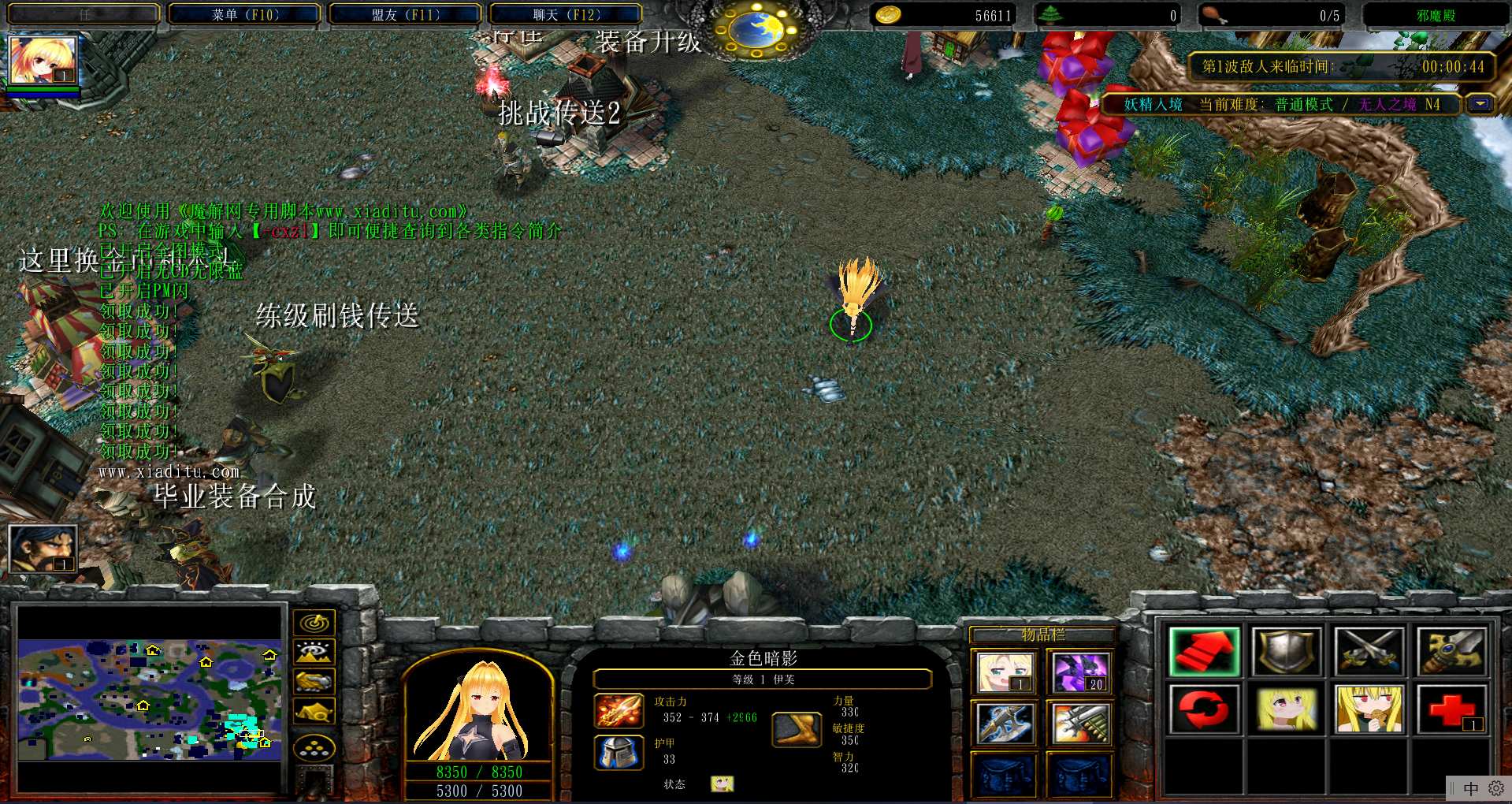
Task: Click the red circular arrows ability
Action: click(1204, 709)
